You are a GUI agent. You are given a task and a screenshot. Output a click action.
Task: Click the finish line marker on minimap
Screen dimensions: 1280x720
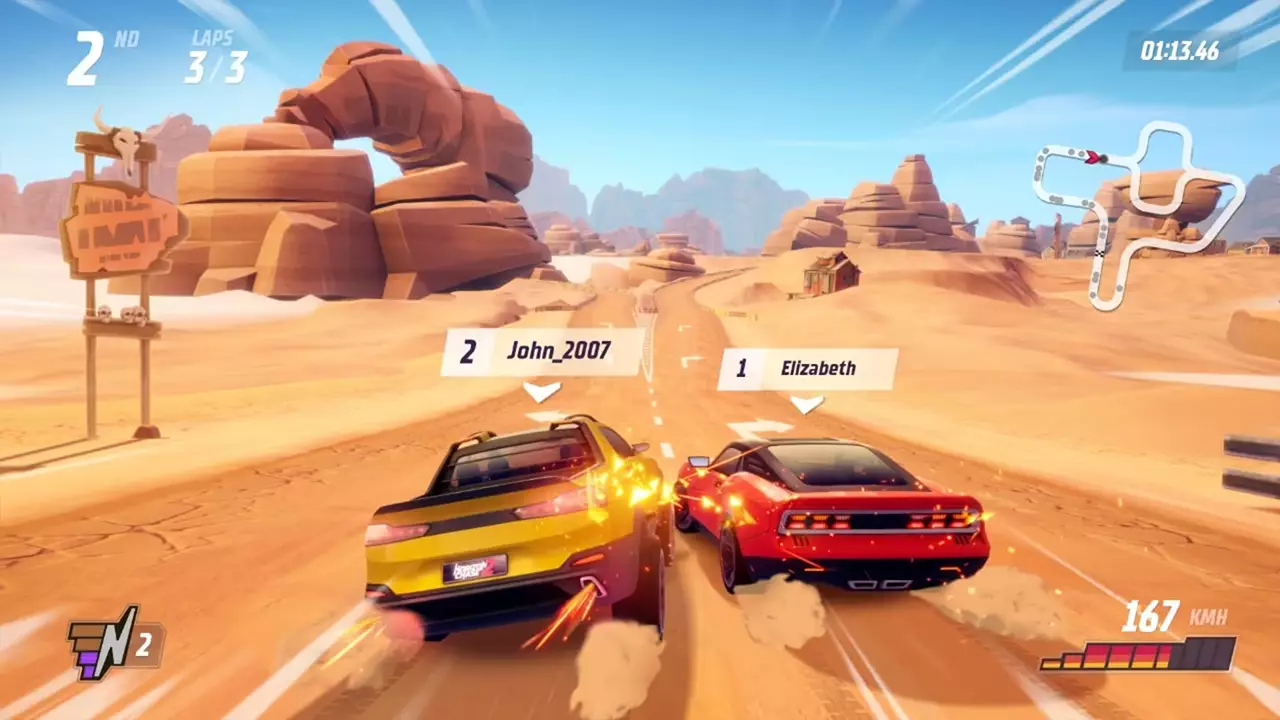click(1100, 253)
